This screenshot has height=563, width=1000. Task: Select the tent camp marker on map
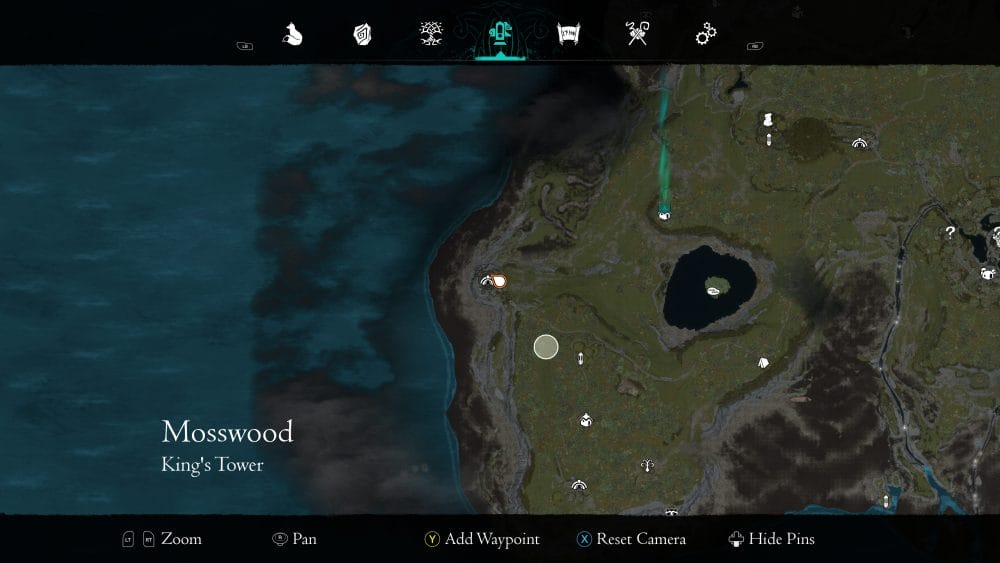763,363
